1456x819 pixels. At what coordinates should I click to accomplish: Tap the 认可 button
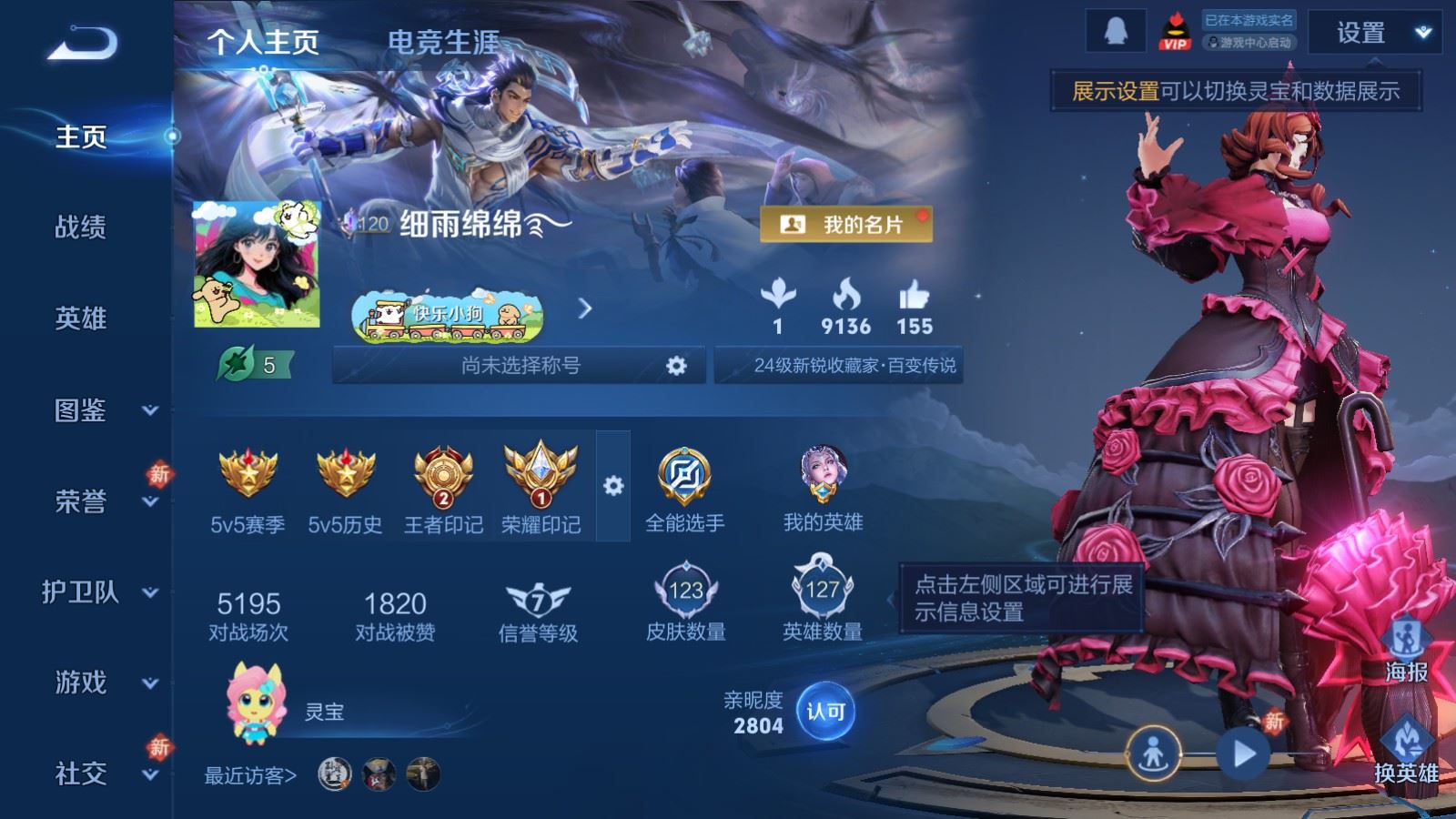tap(825, 711)
